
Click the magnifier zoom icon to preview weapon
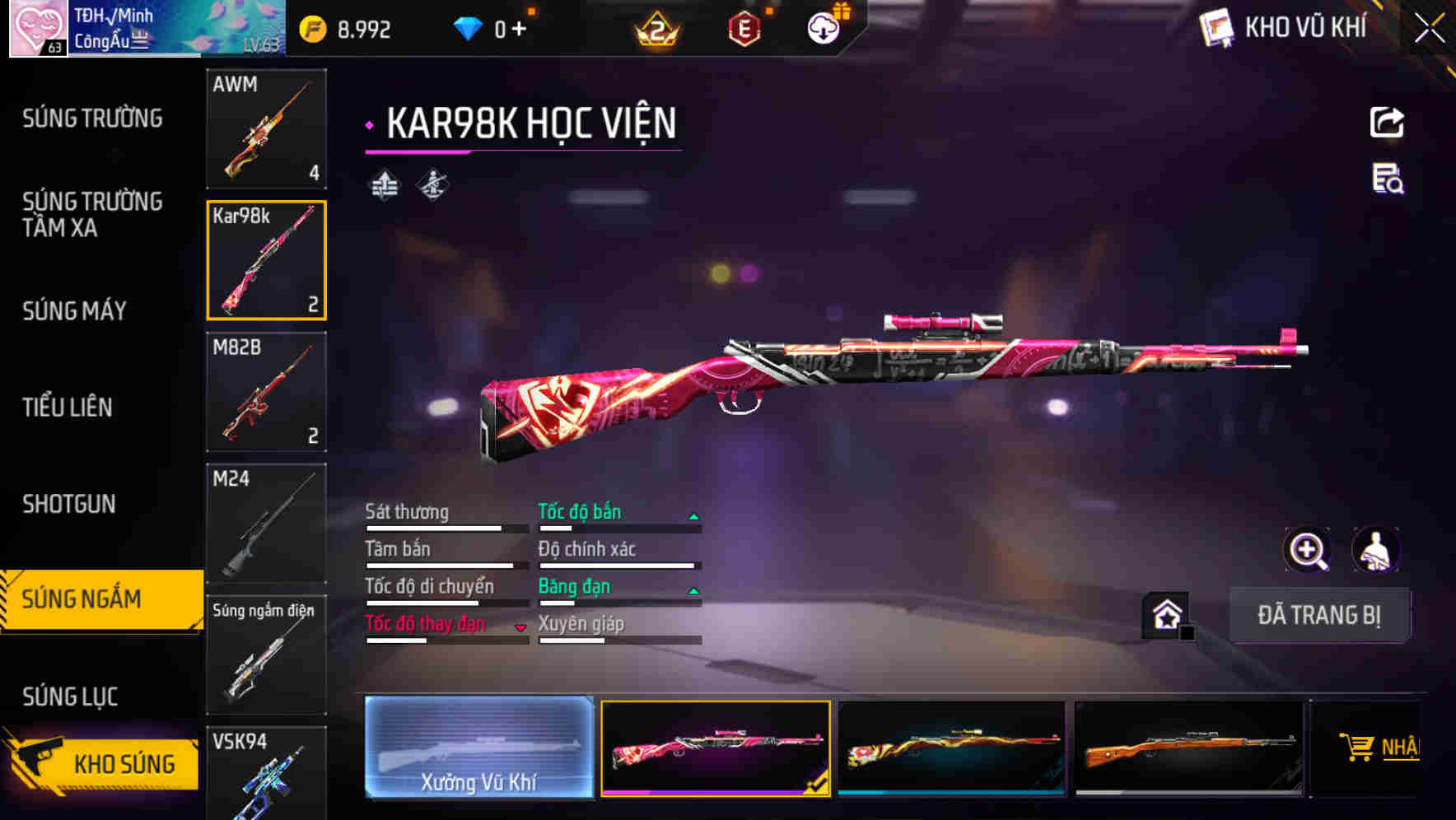(x=1308, y=550)
